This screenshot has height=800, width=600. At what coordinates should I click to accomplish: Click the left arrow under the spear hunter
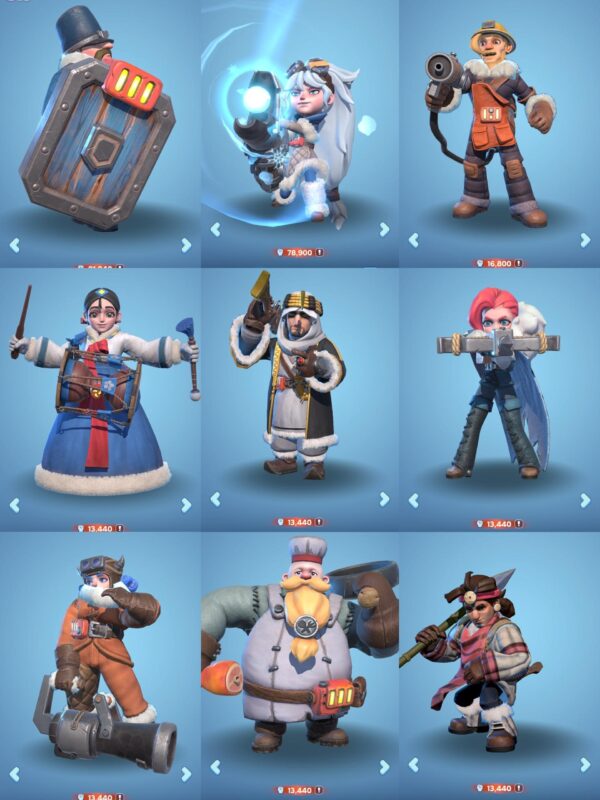pyautogui.click(x=413, y=767)
